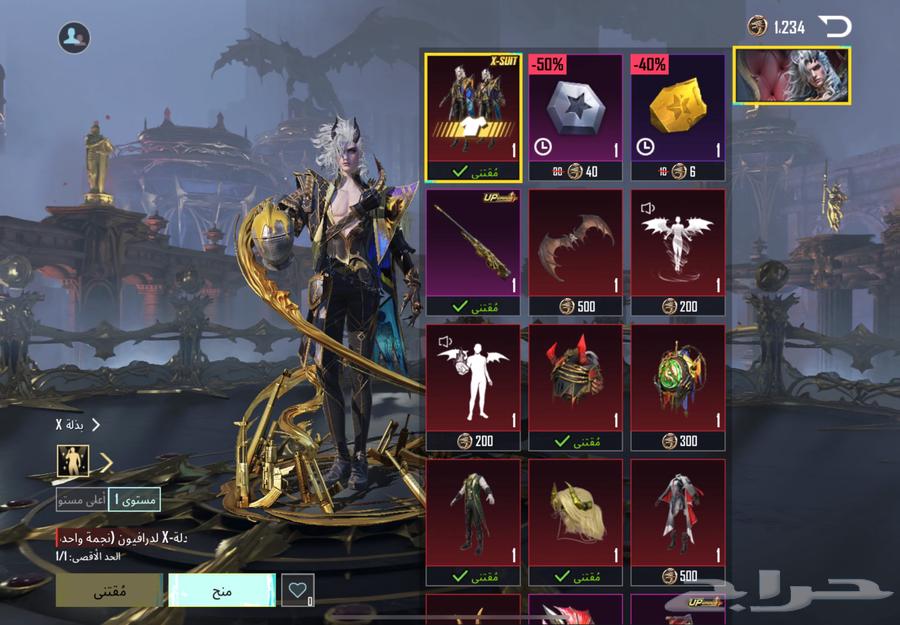Viewport: 900px width, 625px height.
Task: Toggle the heart favorite icon
Action: click(x=297, y=591)
